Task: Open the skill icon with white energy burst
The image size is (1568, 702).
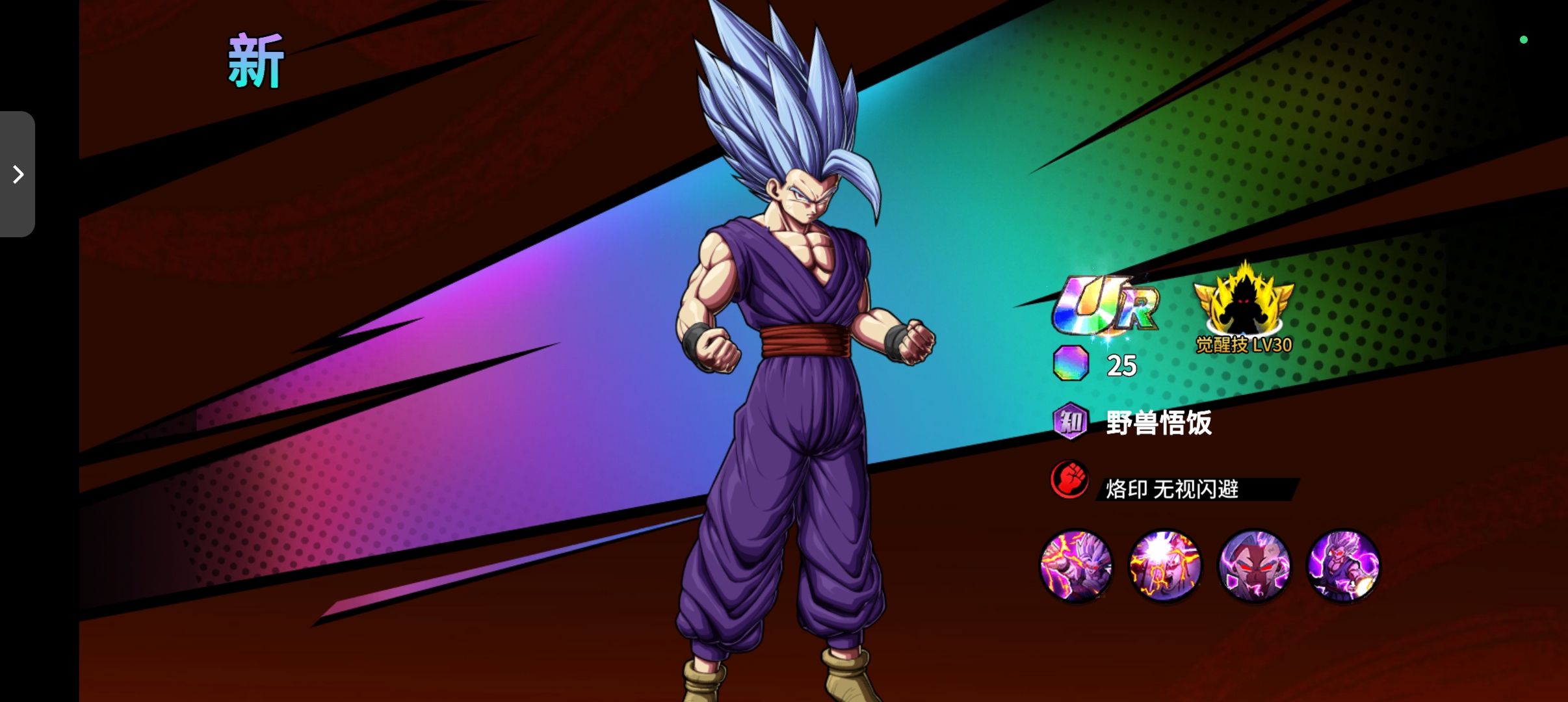Action: tap(1165, 566)
